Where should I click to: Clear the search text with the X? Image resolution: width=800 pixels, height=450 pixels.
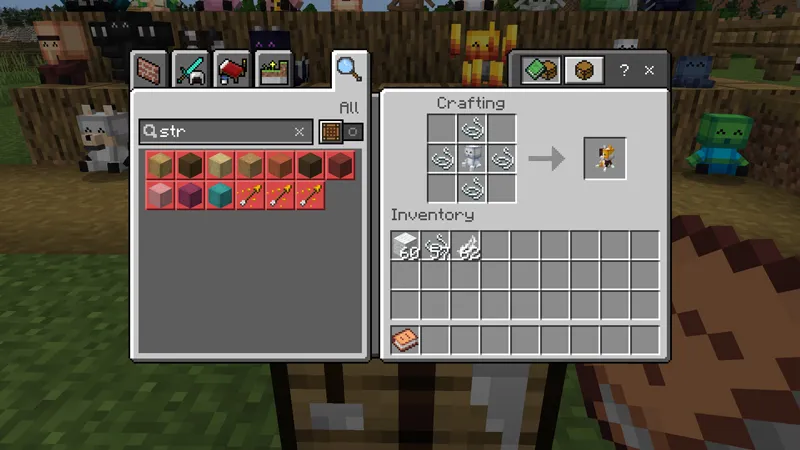(299, 131)
